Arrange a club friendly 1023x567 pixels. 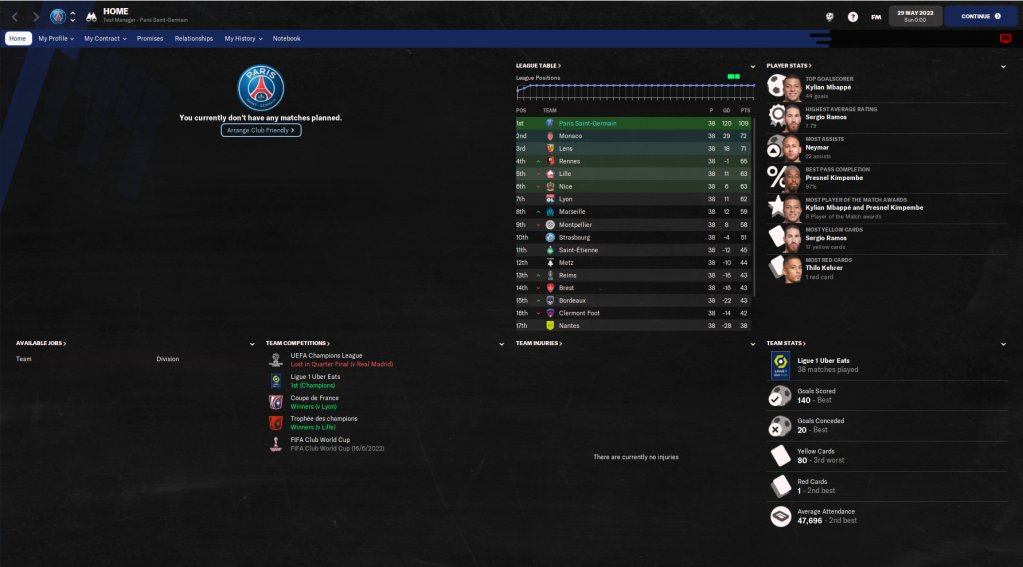261,130
